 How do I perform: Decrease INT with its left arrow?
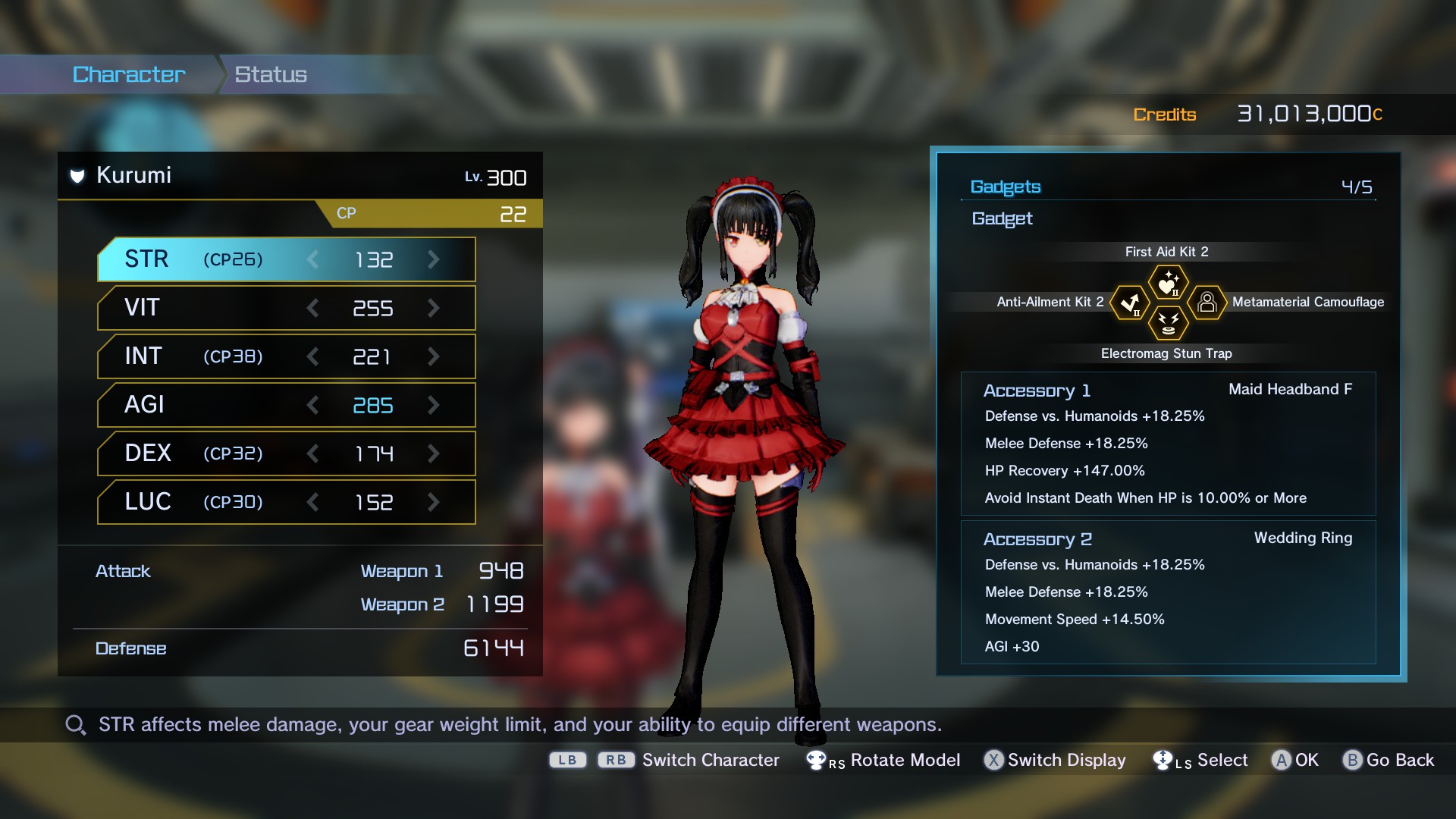click(x=312, y=356)
